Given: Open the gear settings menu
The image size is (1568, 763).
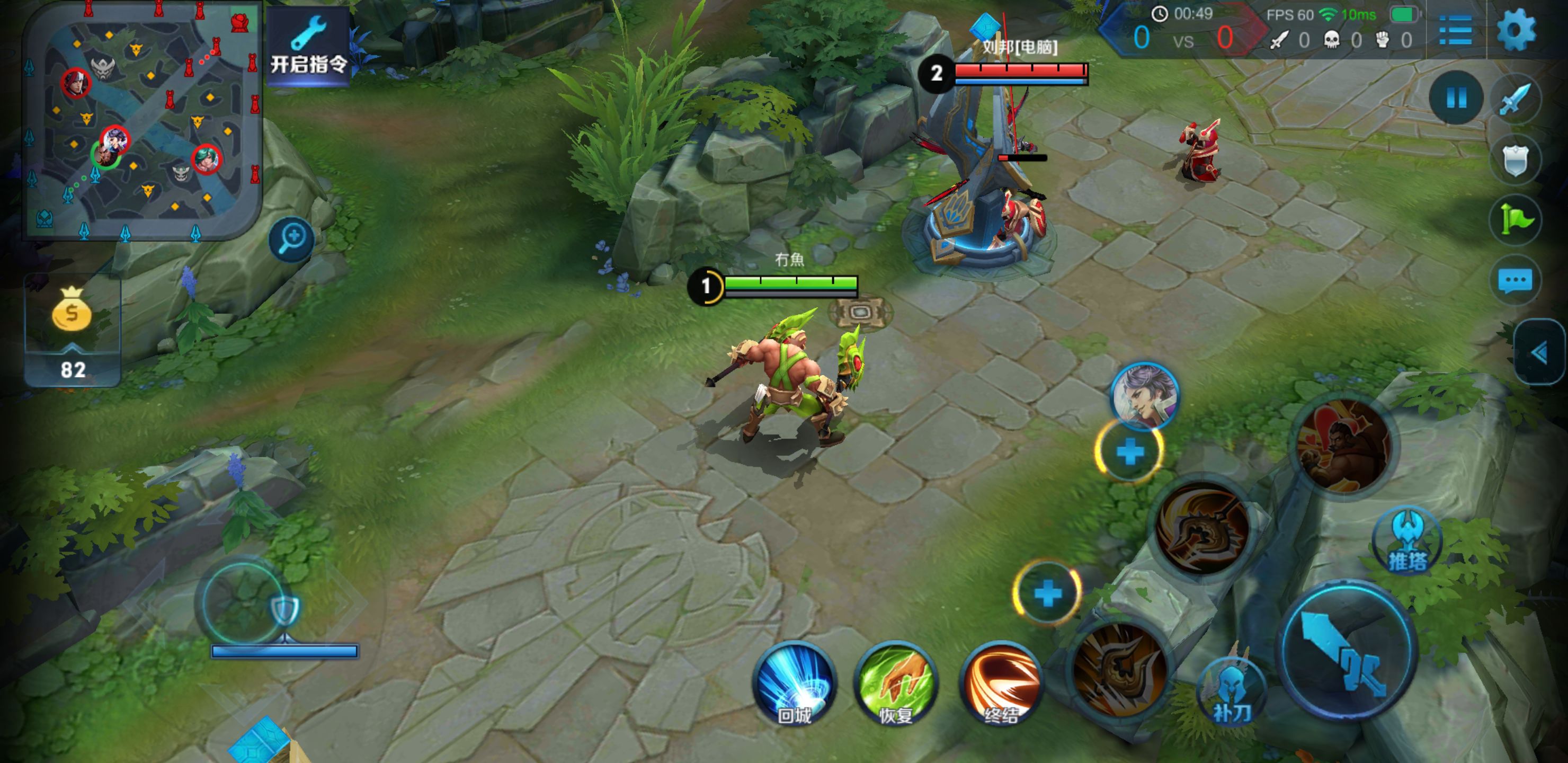Looking at the screenshot, I should point(1516,30).
